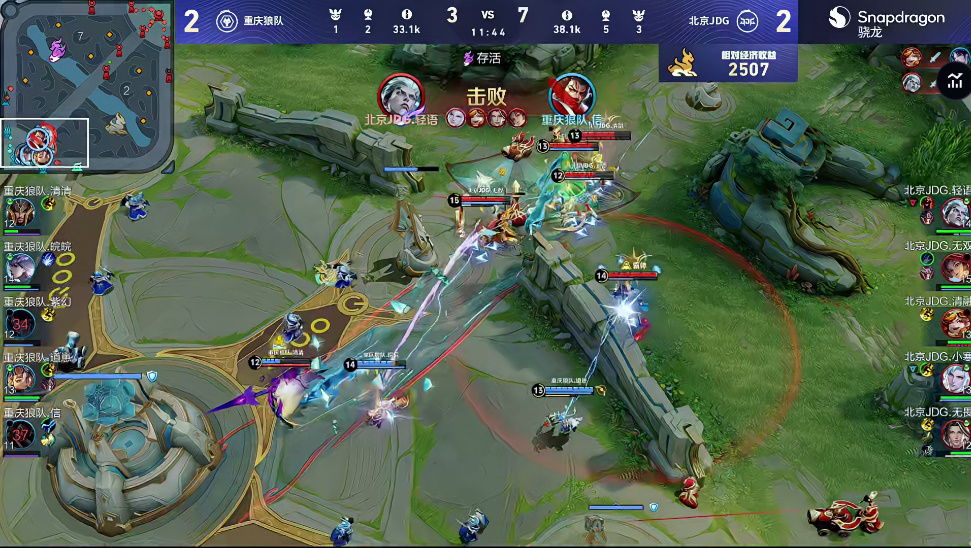This screenshot has width=971, height=548.
Task: Select 重庆狼队.皖皖 hero portrait
Action: (x=21, y=267)
